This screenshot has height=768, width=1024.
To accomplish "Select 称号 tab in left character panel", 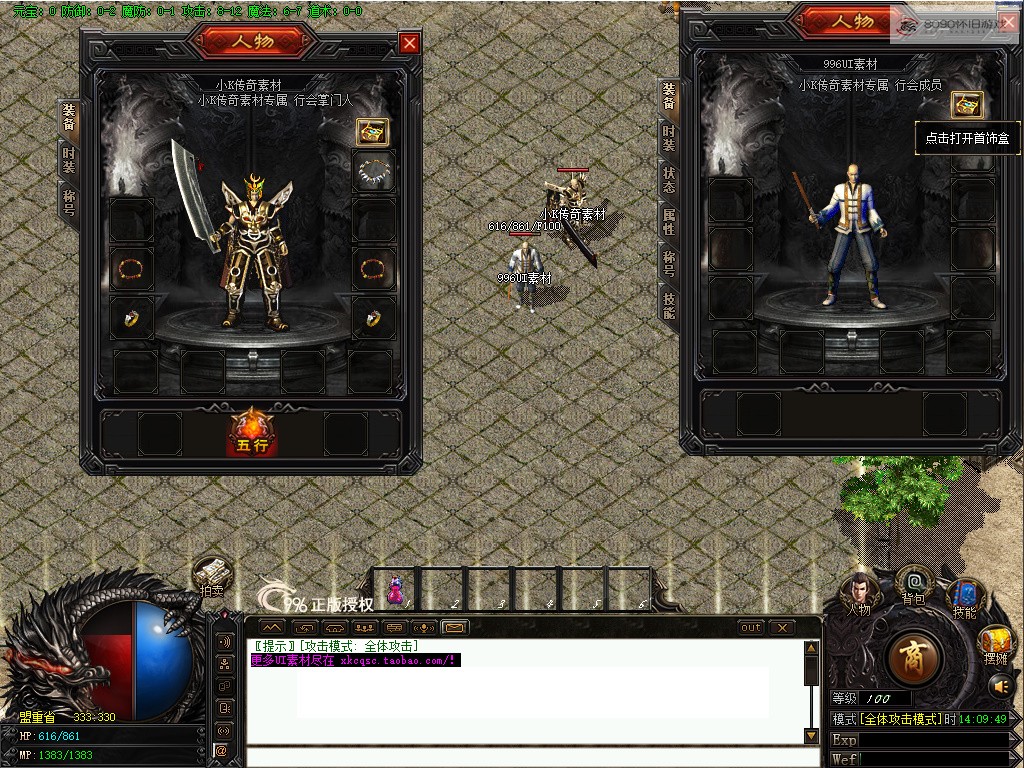I will click(x=69, y=200).
